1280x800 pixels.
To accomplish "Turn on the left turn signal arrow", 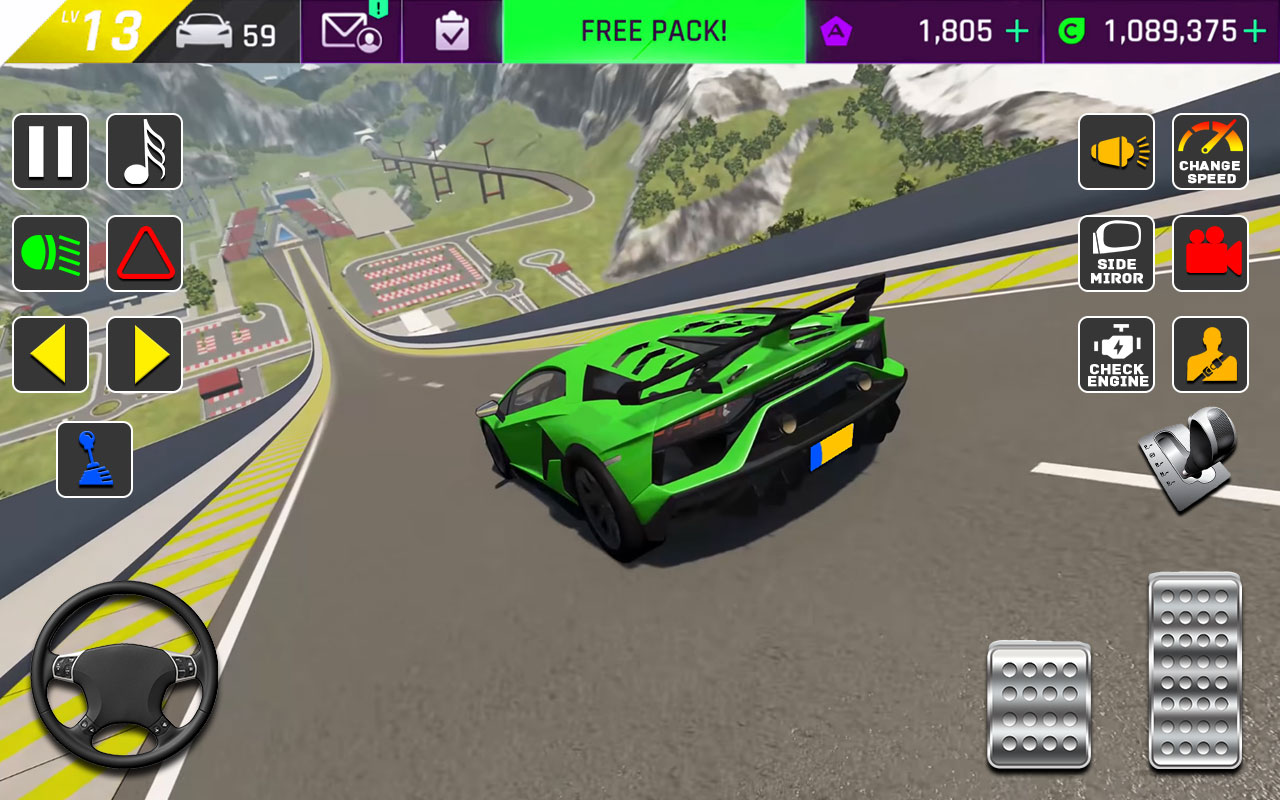I will 50,354.
